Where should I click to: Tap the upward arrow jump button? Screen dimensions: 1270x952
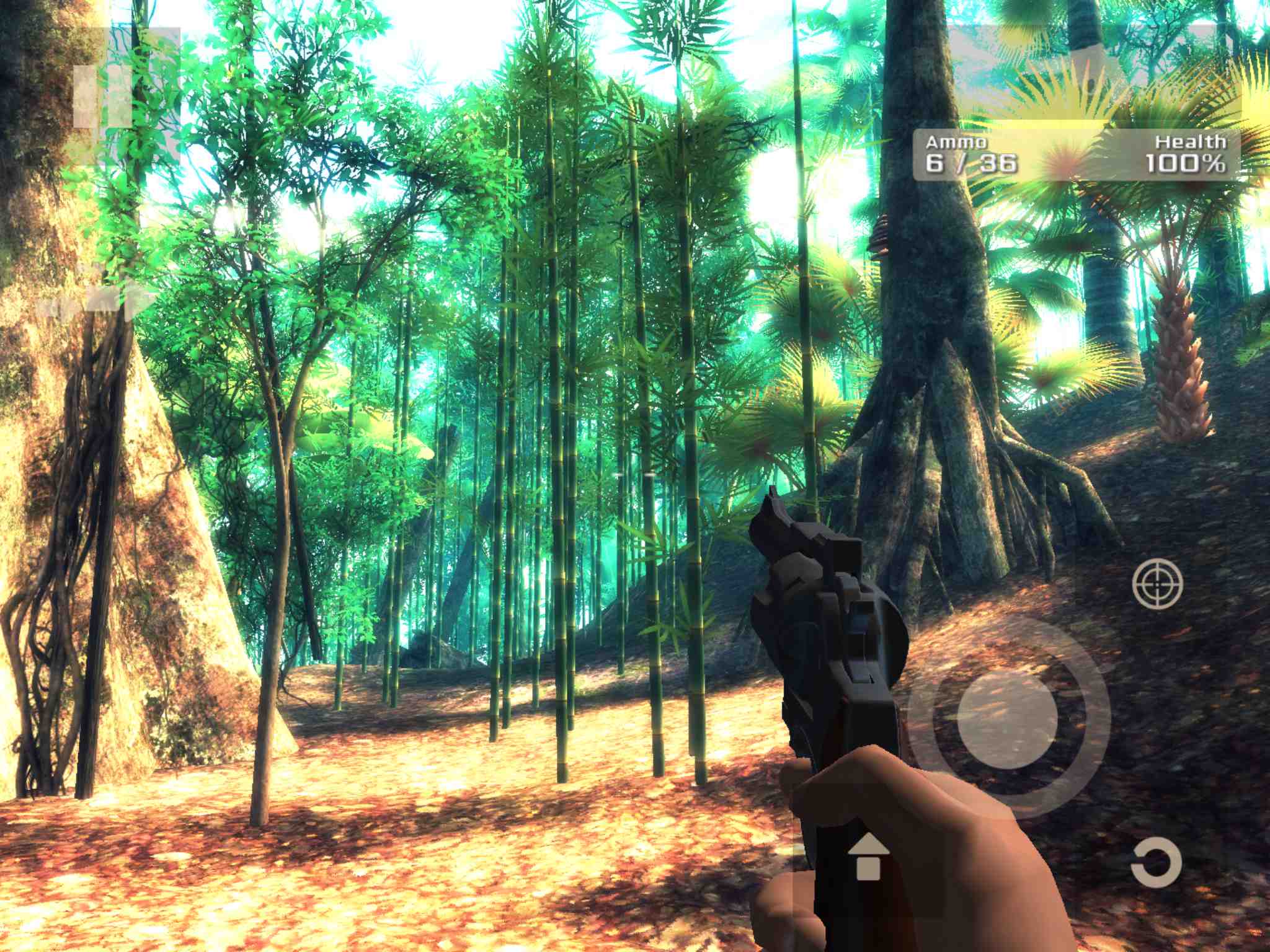[x=868, y=857]
